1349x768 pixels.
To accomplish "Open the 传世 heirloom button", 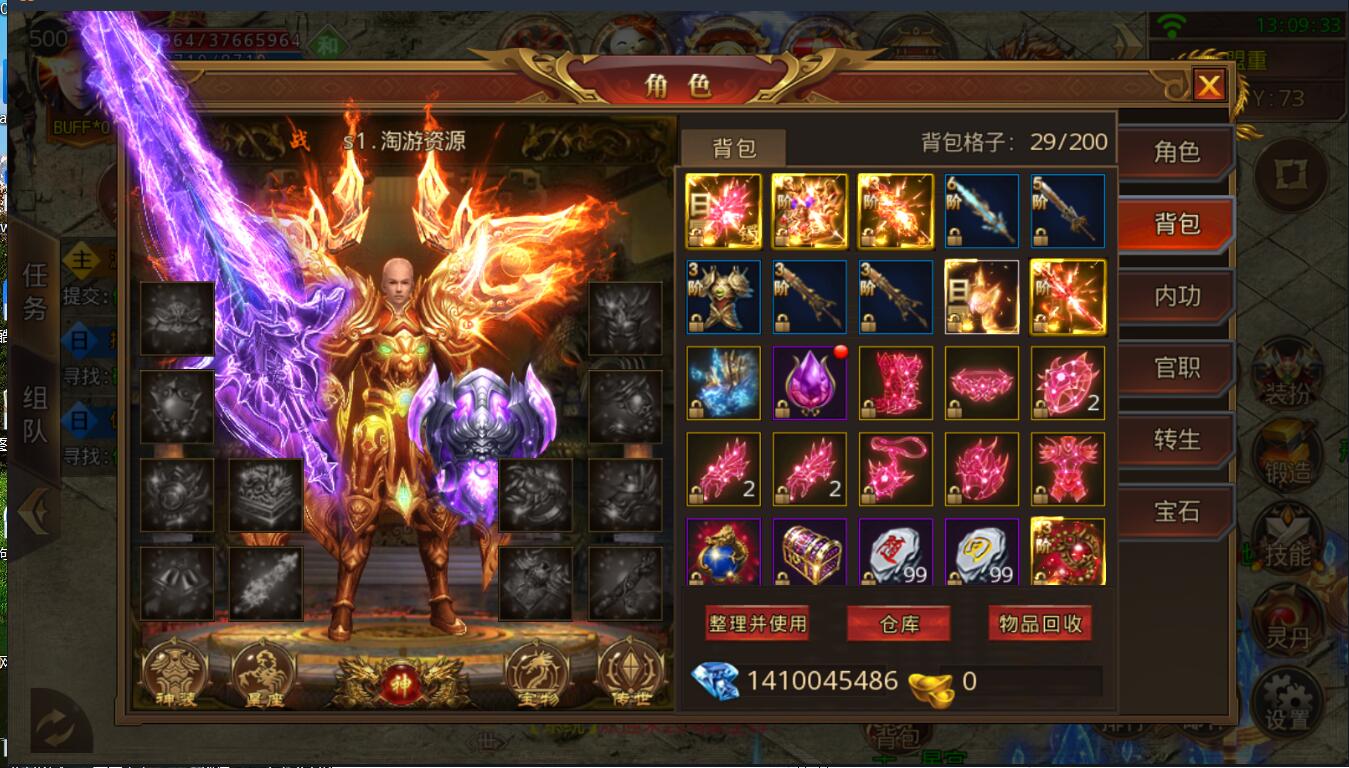I will 630,674.
